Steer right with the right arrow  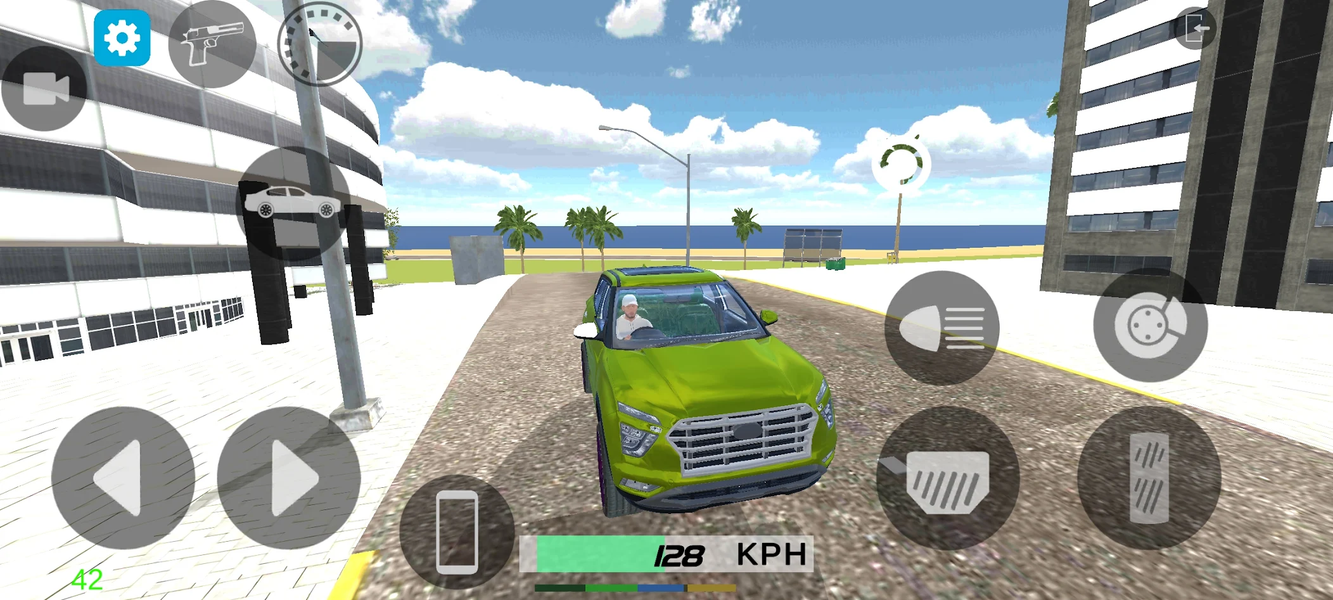pyautogui.click(x=288, y=478)
